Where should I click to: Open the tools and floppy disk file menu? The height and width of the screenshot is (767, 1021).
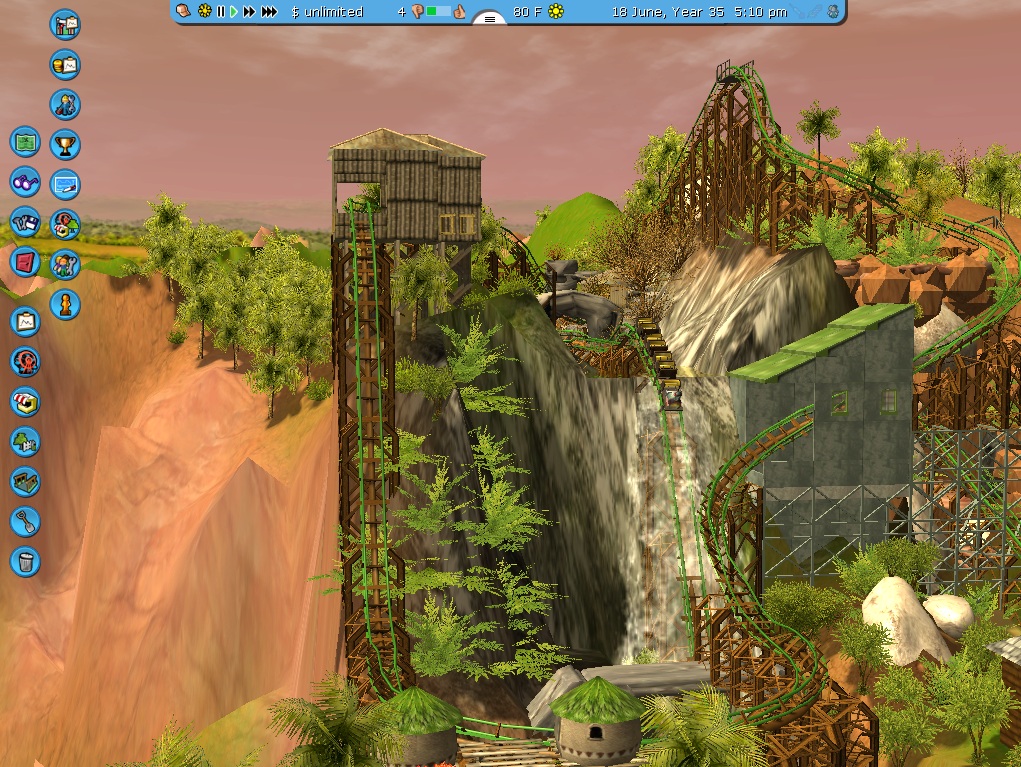[x=25, y=222]
